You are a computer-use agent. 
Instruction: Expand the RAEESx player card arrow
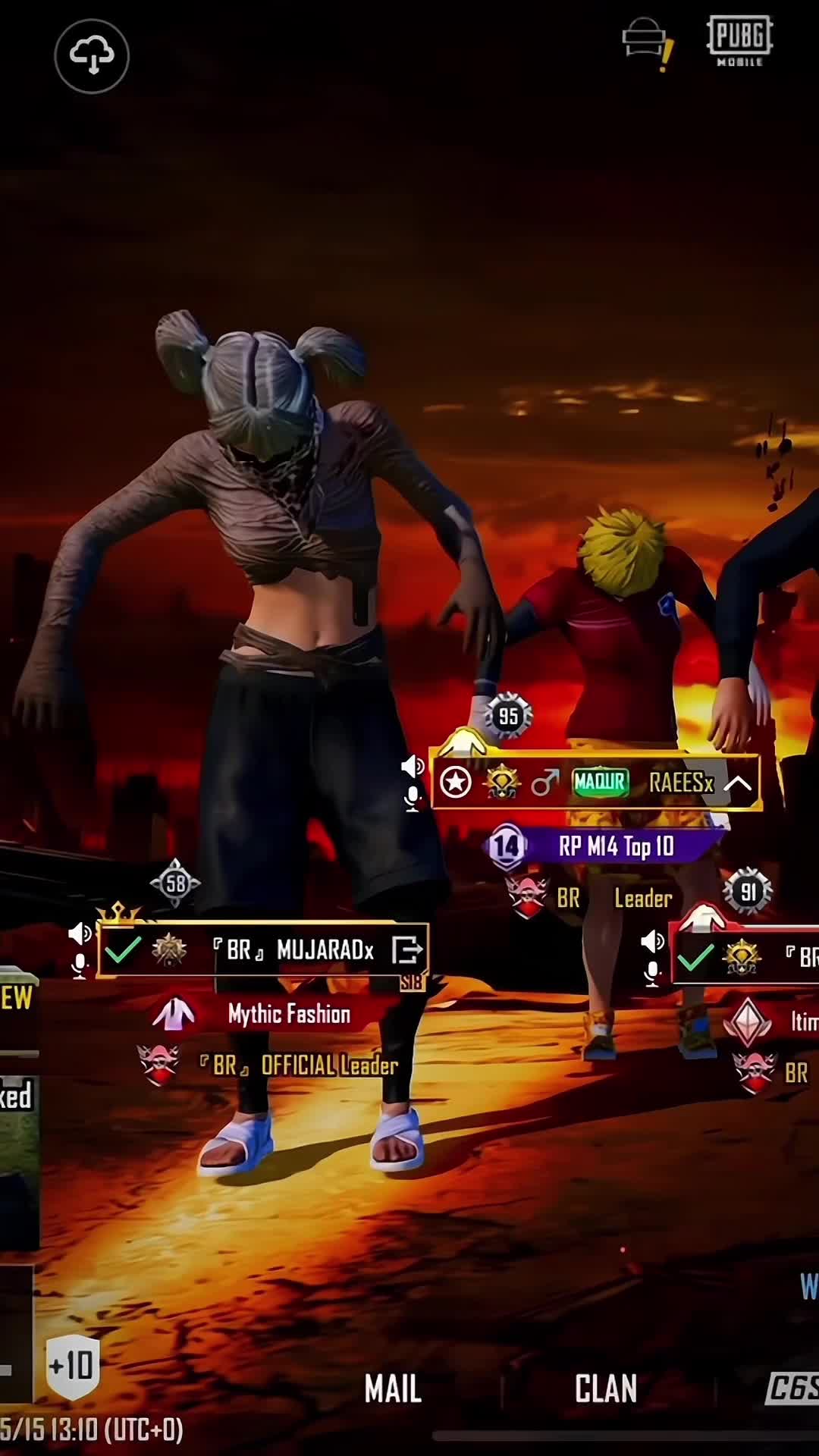[737, 783]
